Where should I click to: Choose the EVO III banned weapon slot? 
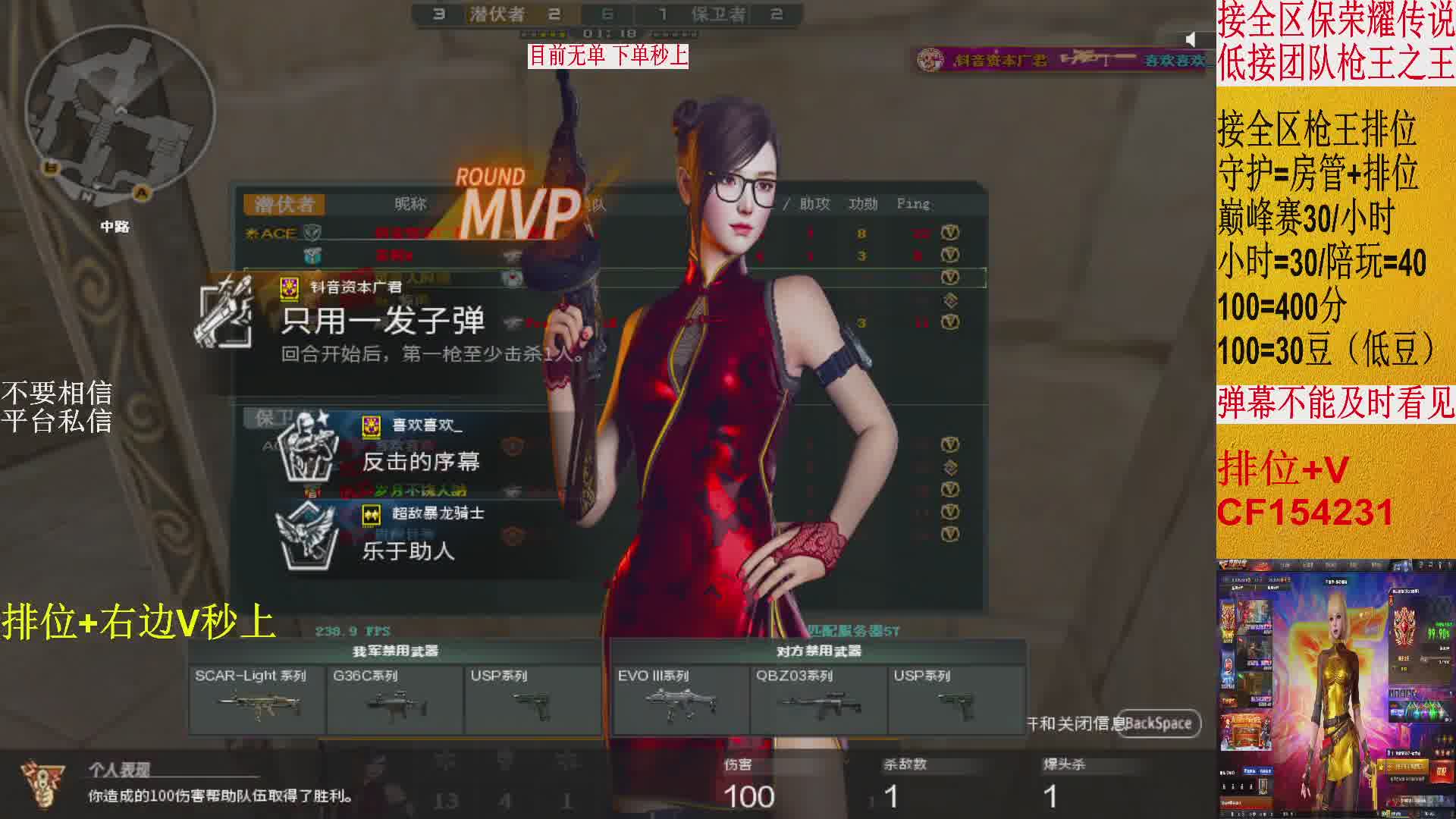click(x=680, y=699)
